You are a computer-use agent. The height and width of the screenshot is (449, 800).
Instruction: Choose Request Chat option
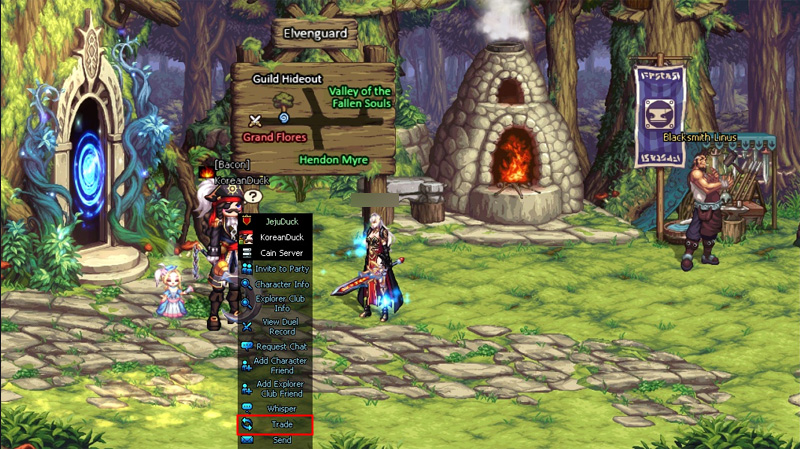pyautogui.click(x=275, y=346)
